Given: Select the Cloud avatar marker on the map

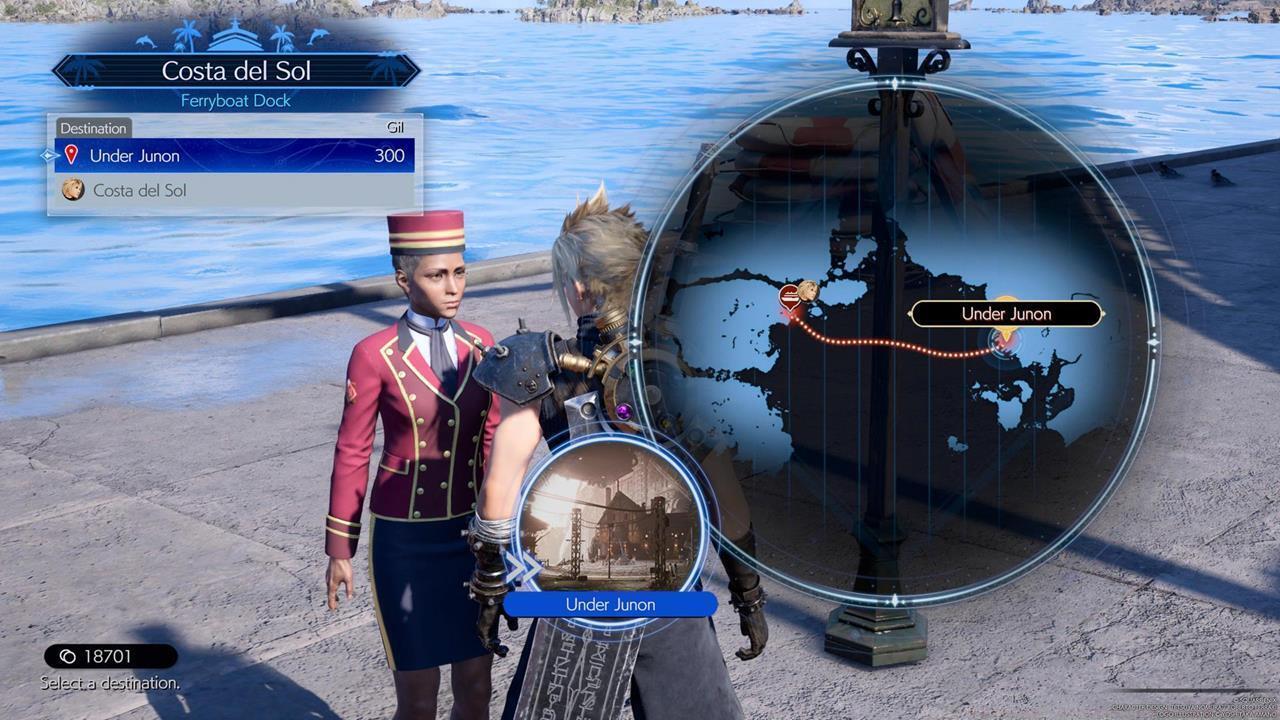Looking at the screenshot, I should pyautogui.click(x=806, y=290).
